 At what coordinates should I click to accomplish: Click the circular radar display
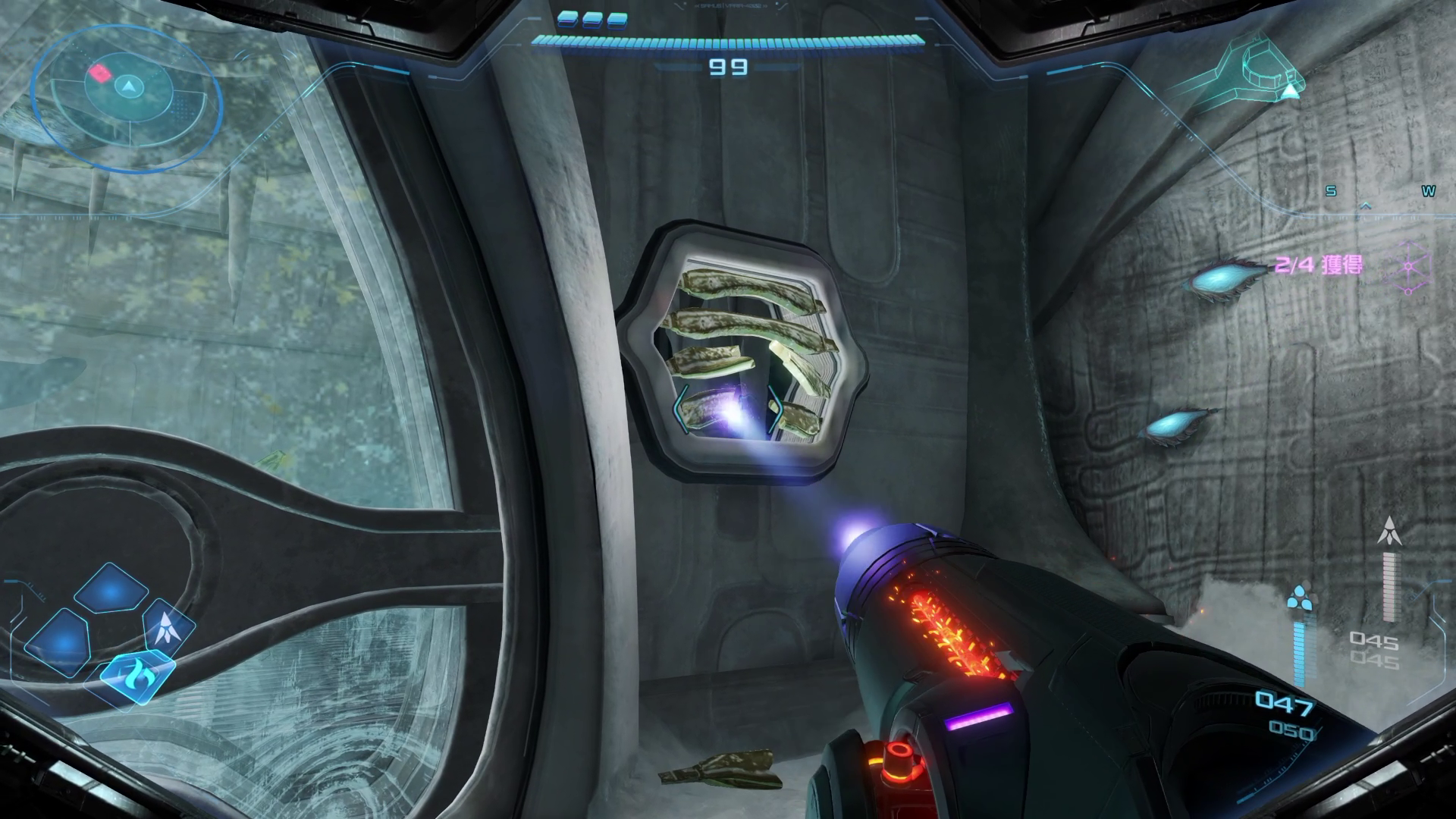click(127, 96)
